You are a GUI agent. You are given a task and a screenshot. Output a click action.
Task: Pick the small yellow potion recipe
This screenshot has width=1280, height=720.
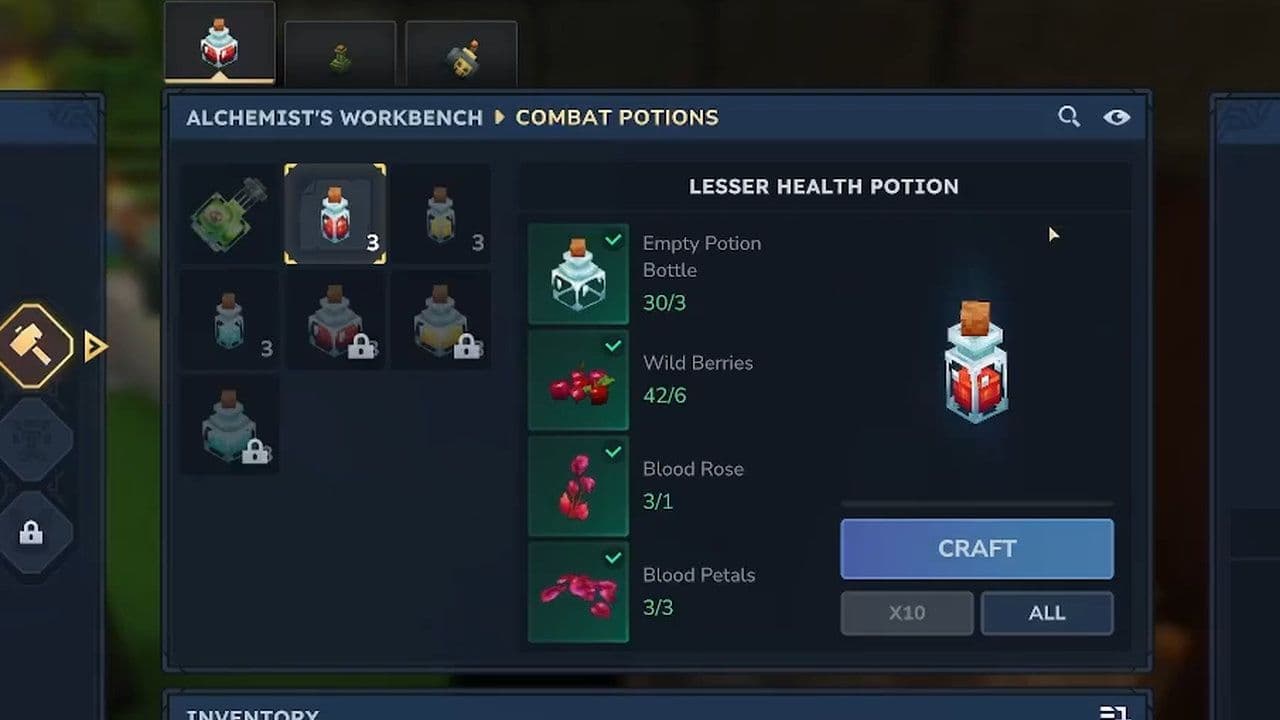click(x=440, y=214)
